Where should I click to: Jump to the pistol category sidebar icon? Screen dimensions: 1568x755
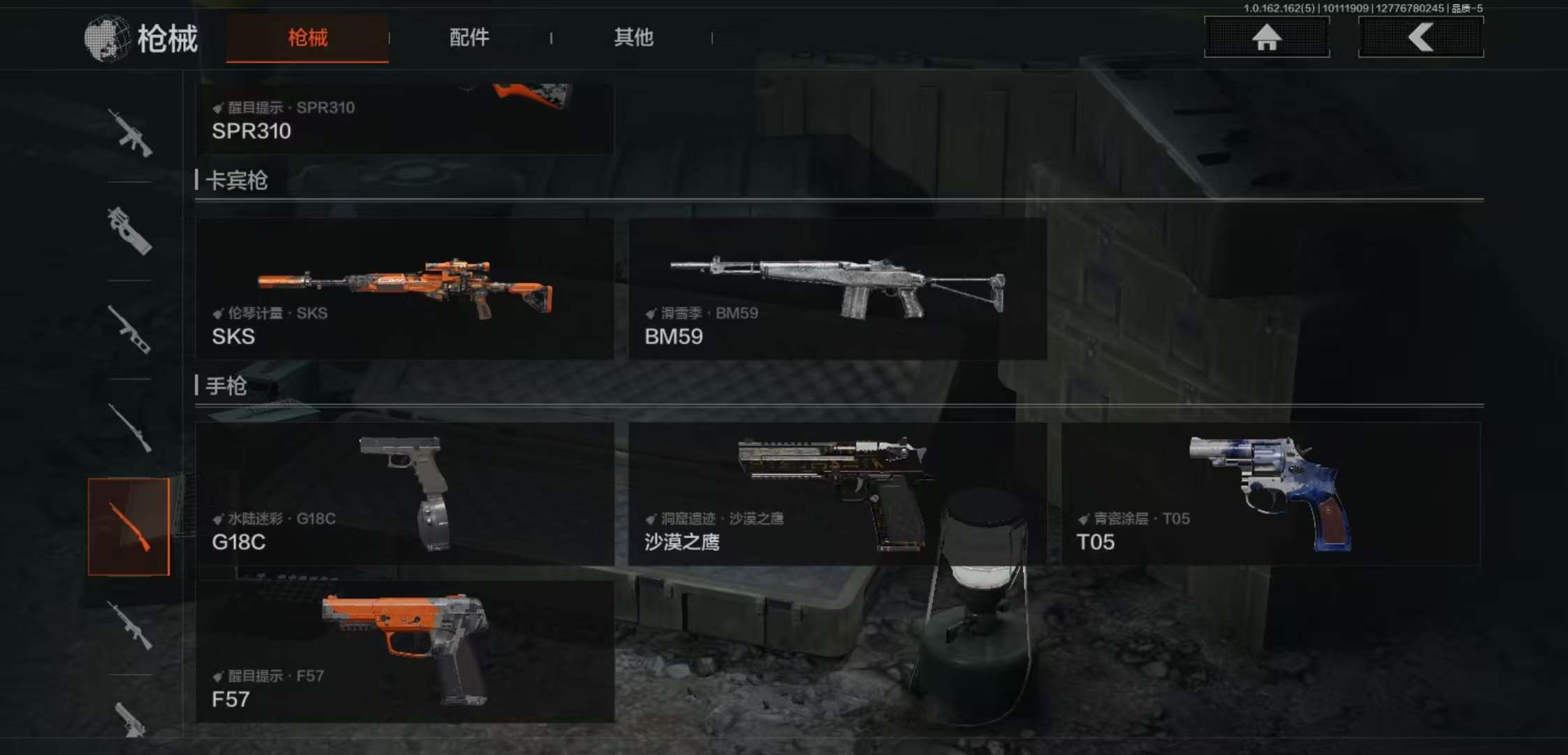coord(130,719)
